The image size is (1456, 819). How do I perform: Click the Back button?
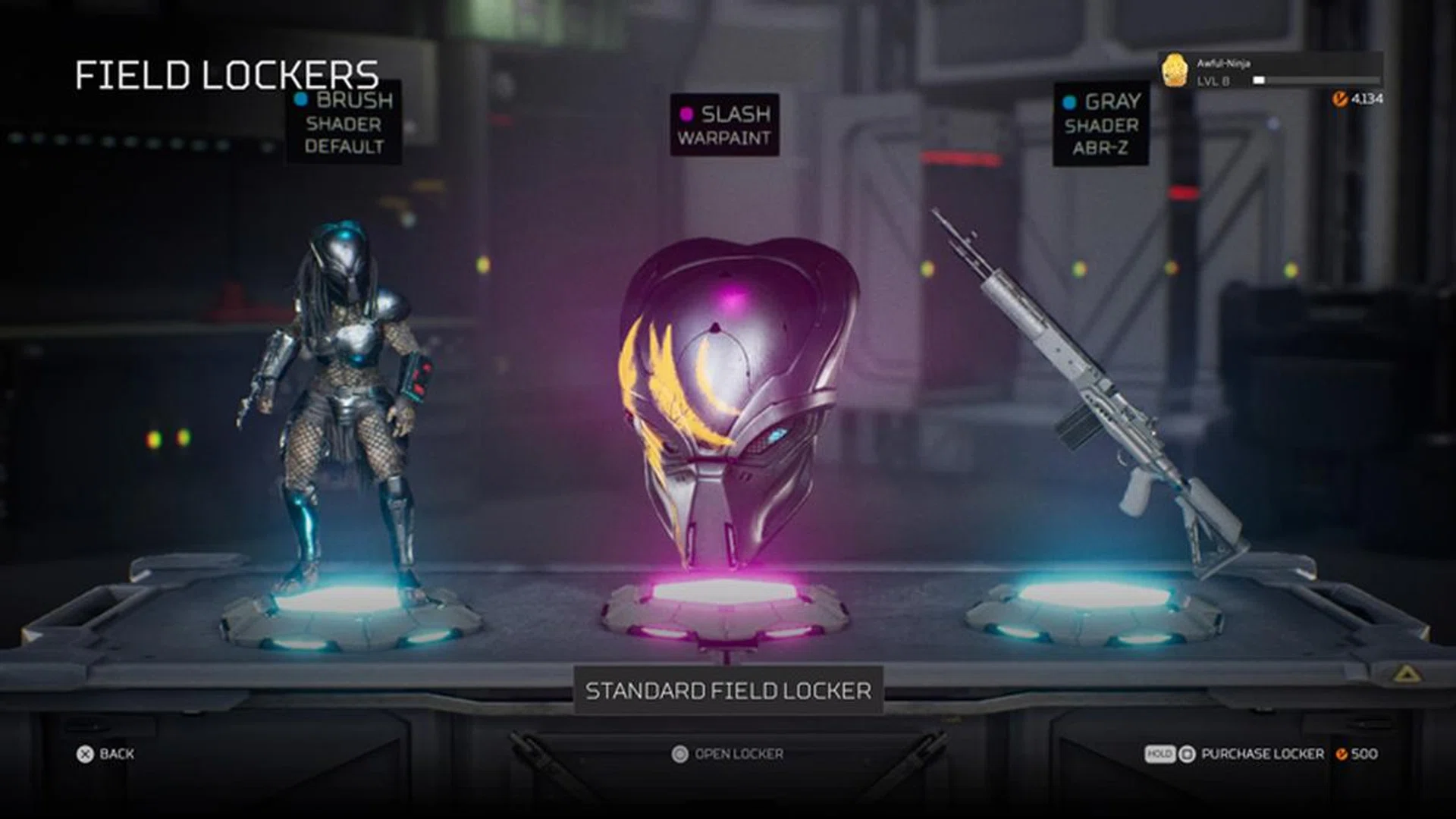tap(110, 754)
